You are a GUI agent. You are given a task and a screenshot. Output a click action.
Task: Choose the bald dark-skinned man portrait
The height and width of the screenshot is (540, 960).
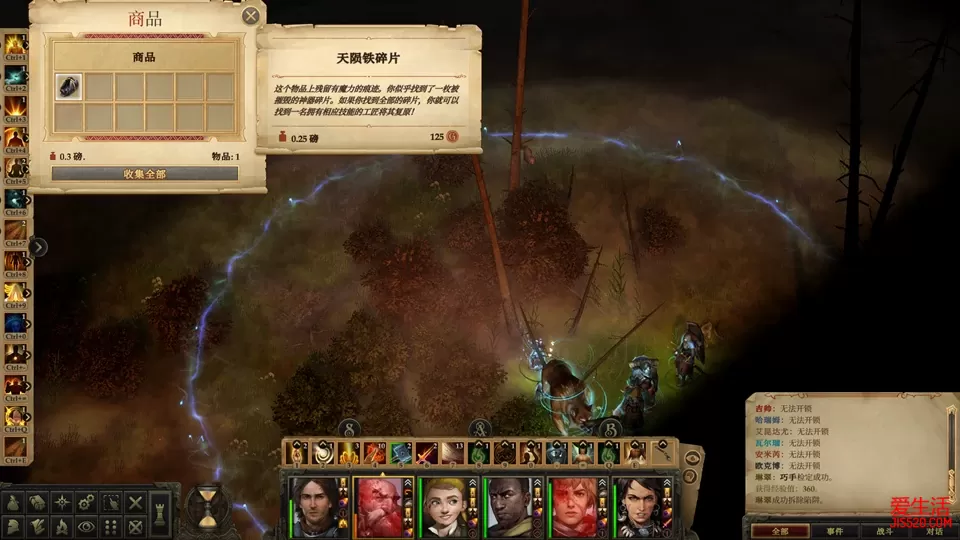point(514,504)
